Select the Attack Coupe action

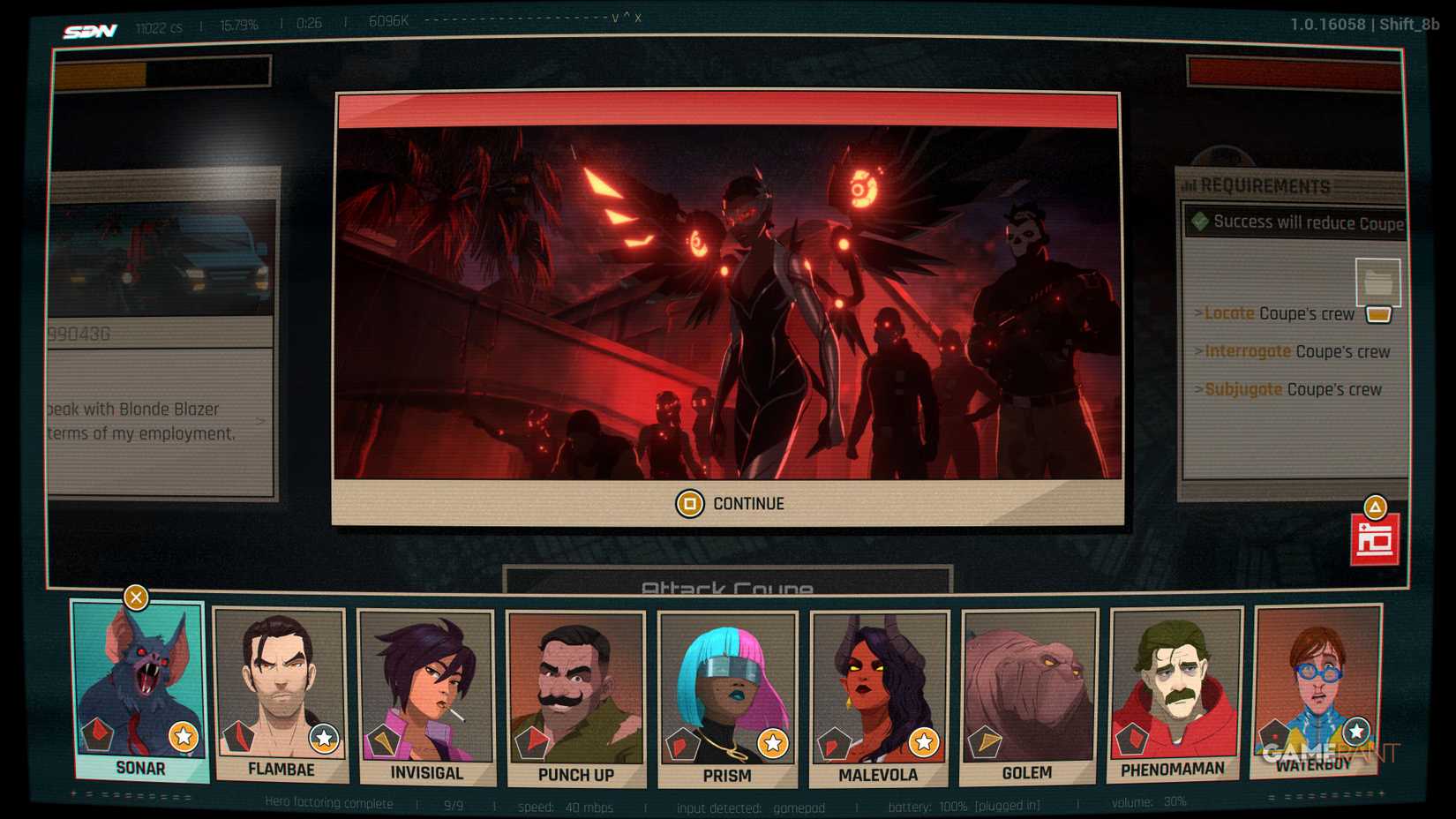tap(729, 586)
